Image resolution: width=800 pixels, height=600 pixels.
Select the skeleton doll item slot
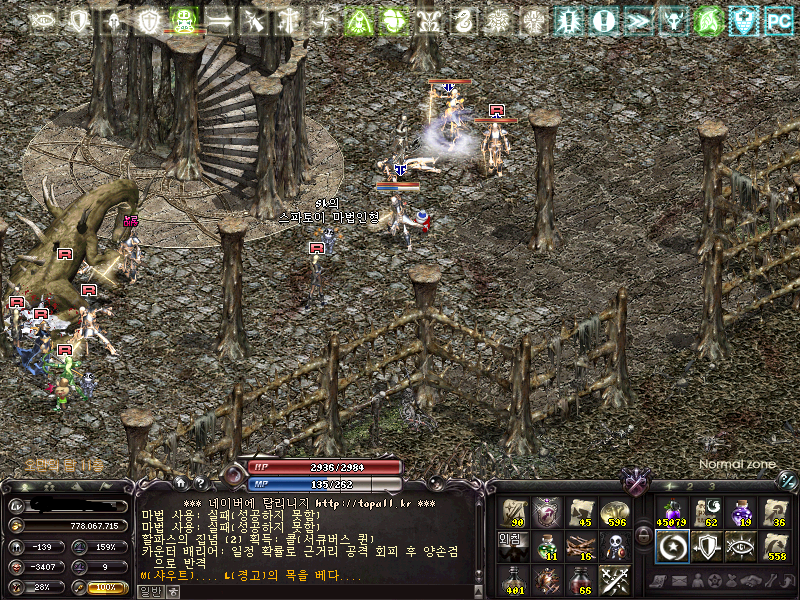point(614,546)
